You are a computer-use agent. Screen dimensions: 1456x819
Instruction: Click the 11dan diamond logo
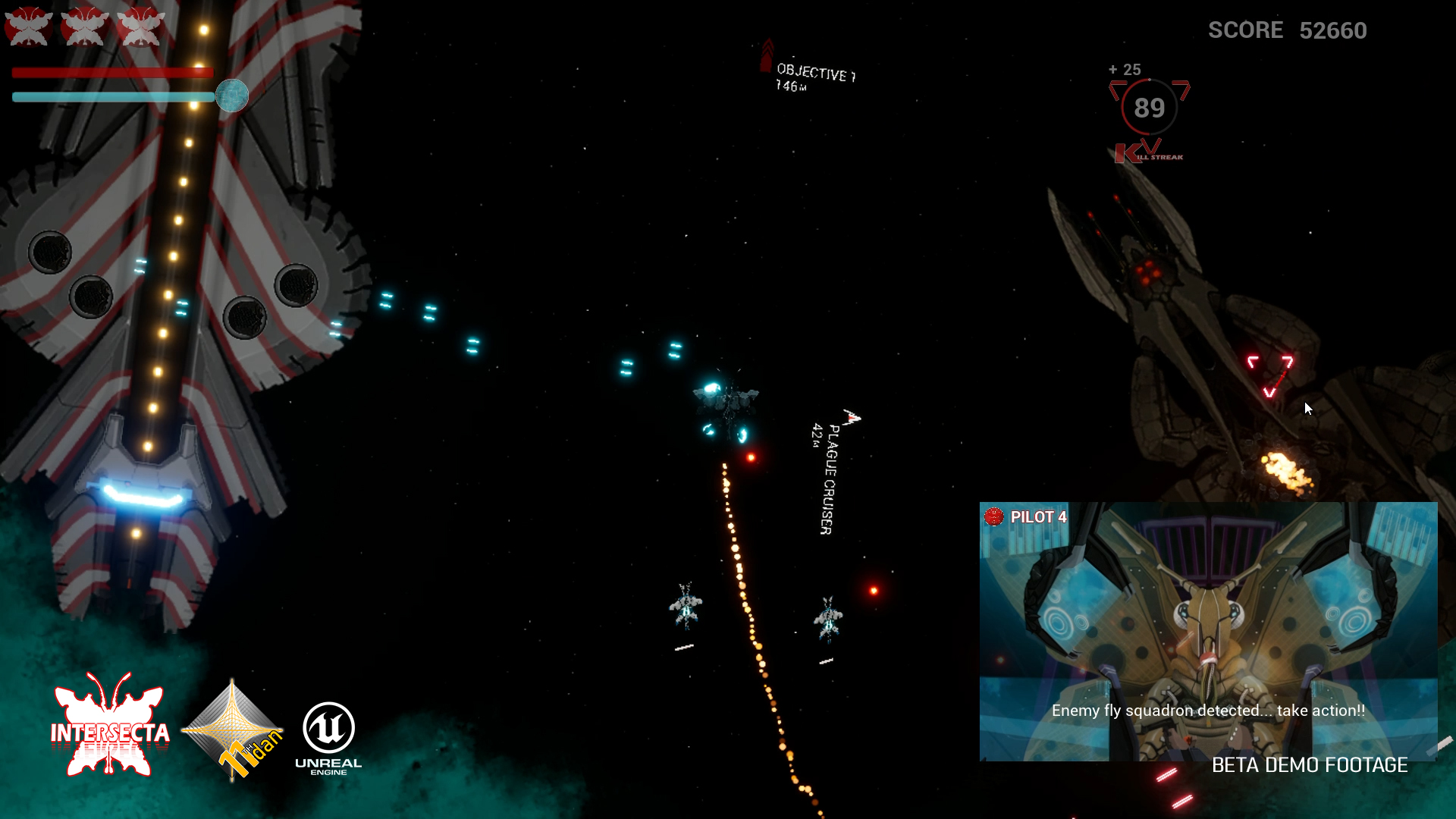233,730
